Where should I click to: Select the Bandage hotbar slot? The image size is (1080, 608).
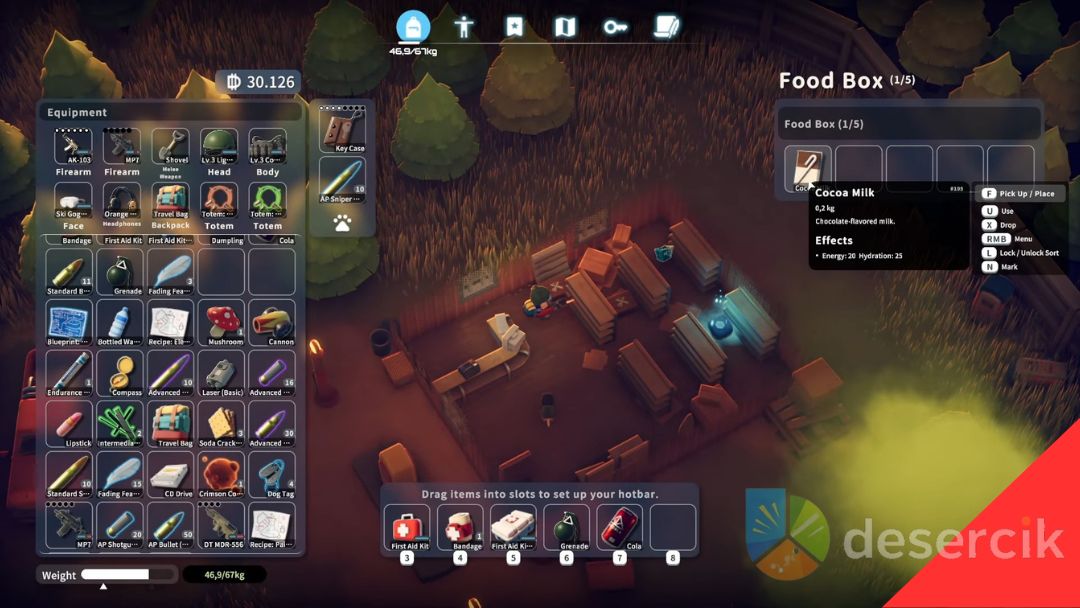click(x=460, y=527)
